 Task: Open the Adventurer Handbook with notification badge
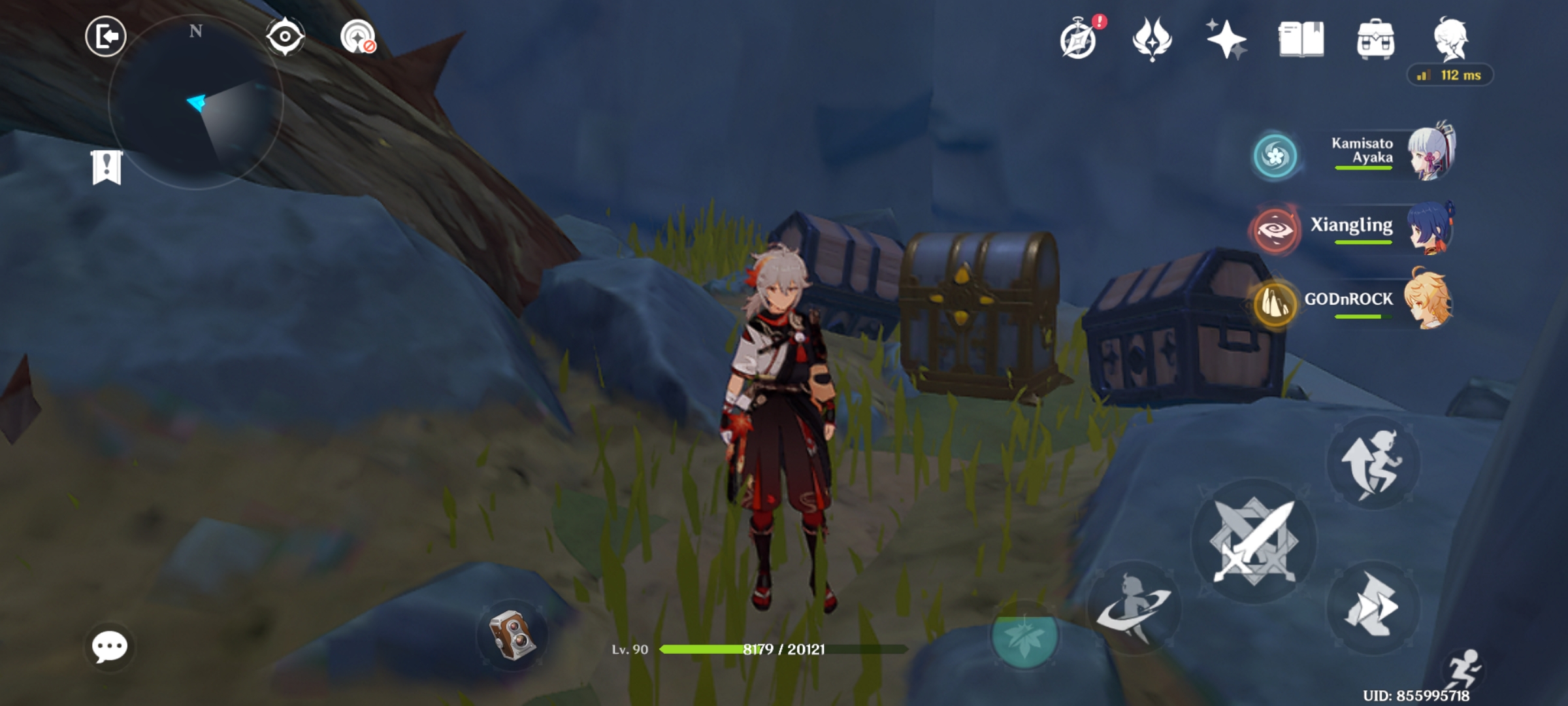click(1079, 41)
